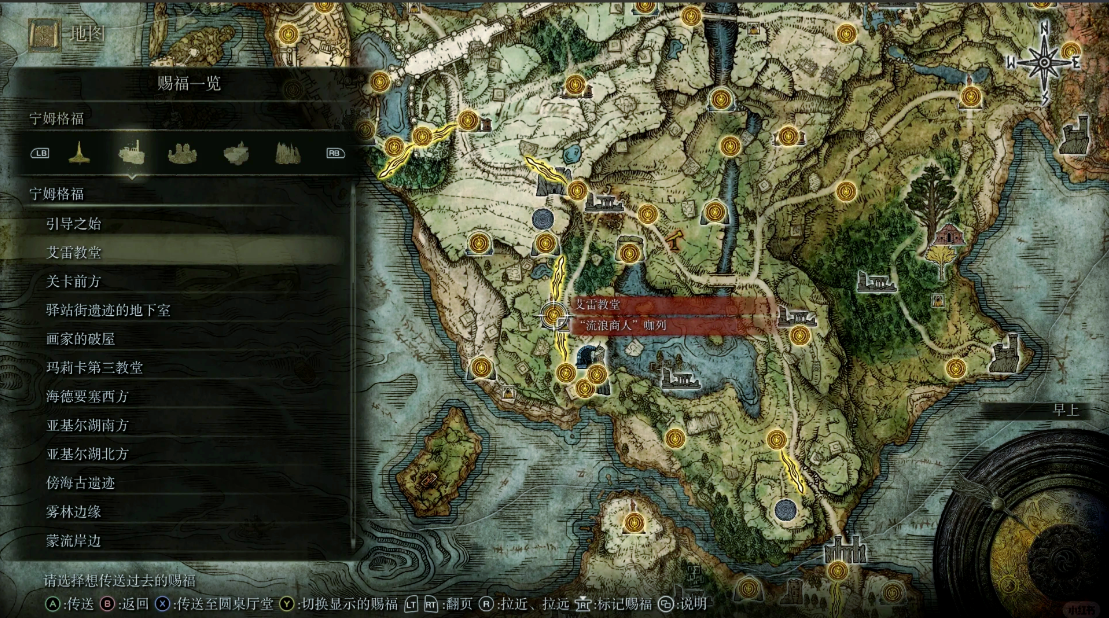Select 海德要塞西方 in the list
The height and width of the screenshot is (618, 1109).
(x=180, y=396)
